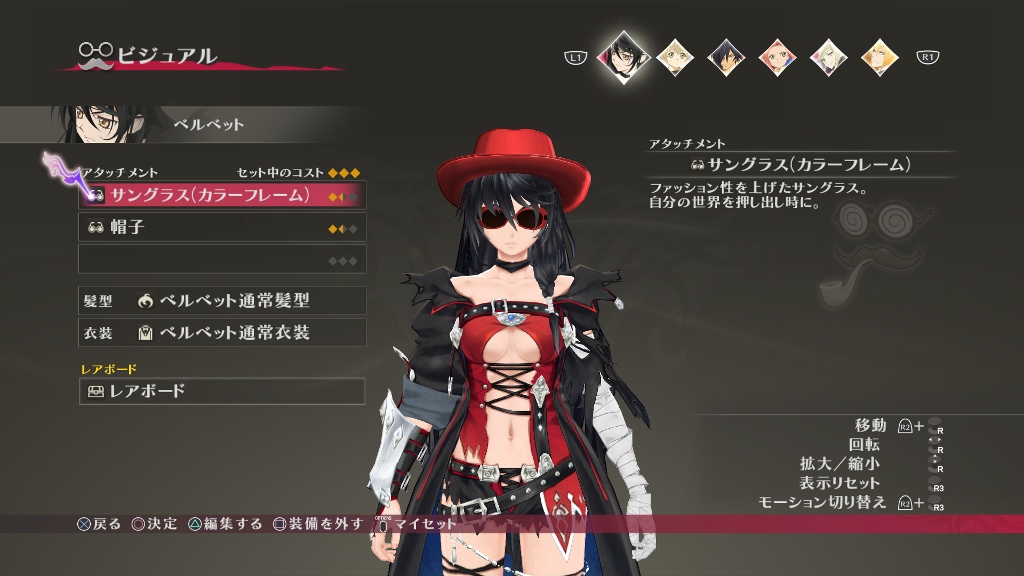The width and height of the screenshot is (1024, 576).
Task: Switch to Laphicet's blond boy portrait
Action: pos(674,57)
